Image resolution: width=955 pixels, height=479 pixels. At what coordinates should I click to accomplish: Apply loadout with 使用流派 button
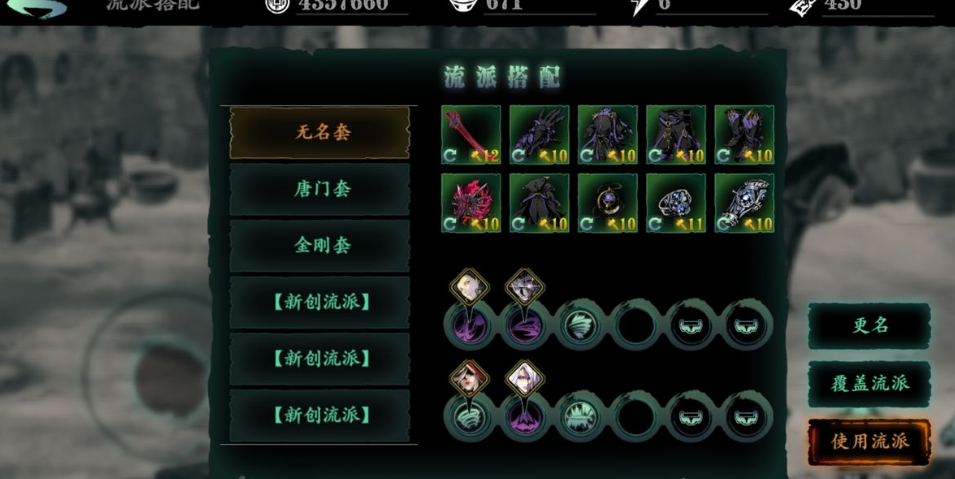point(869,440)
